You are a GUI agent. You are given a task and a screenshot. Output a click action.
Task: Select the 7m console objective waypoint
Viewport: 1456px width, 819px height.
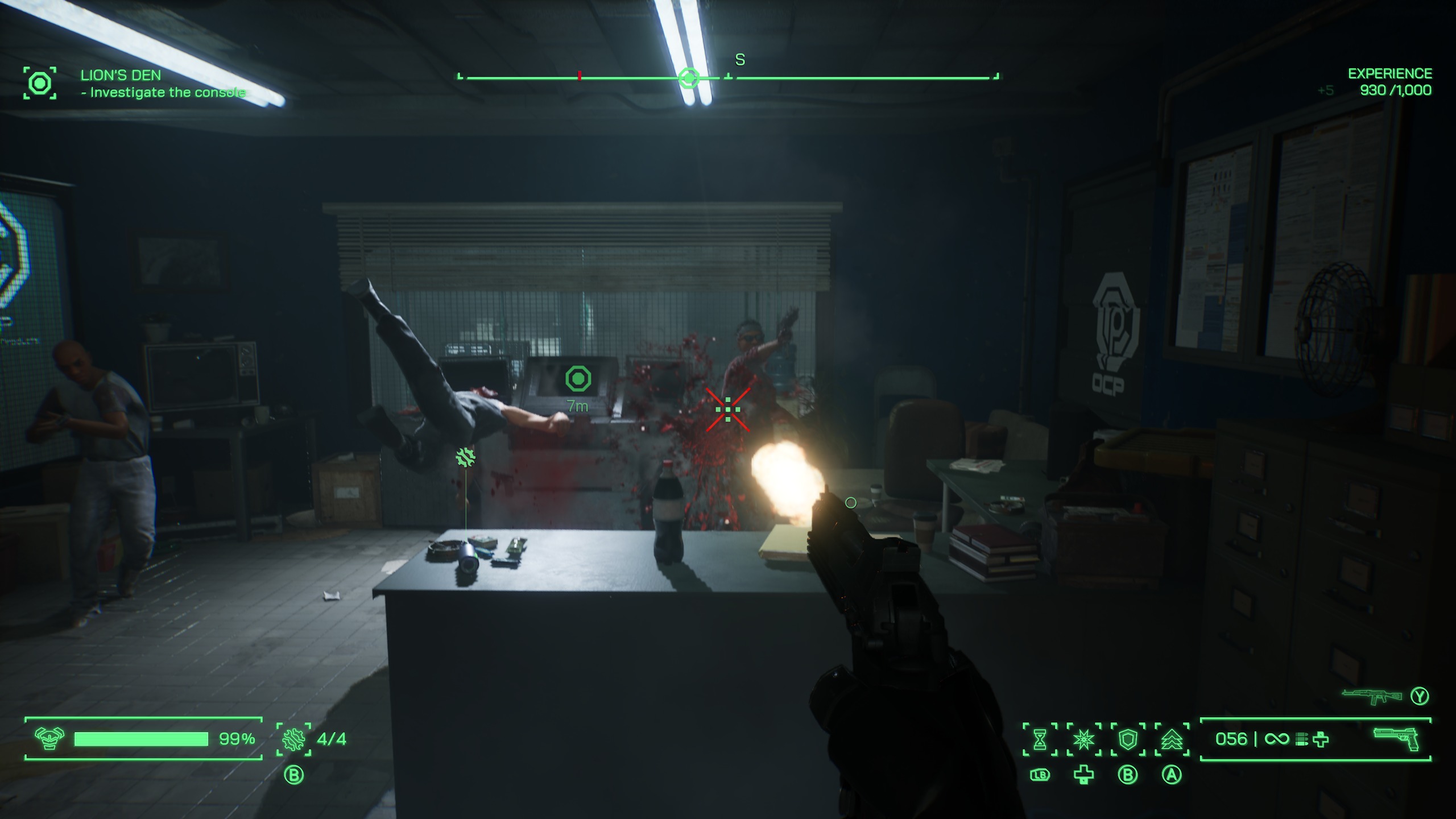click(578, 379)
